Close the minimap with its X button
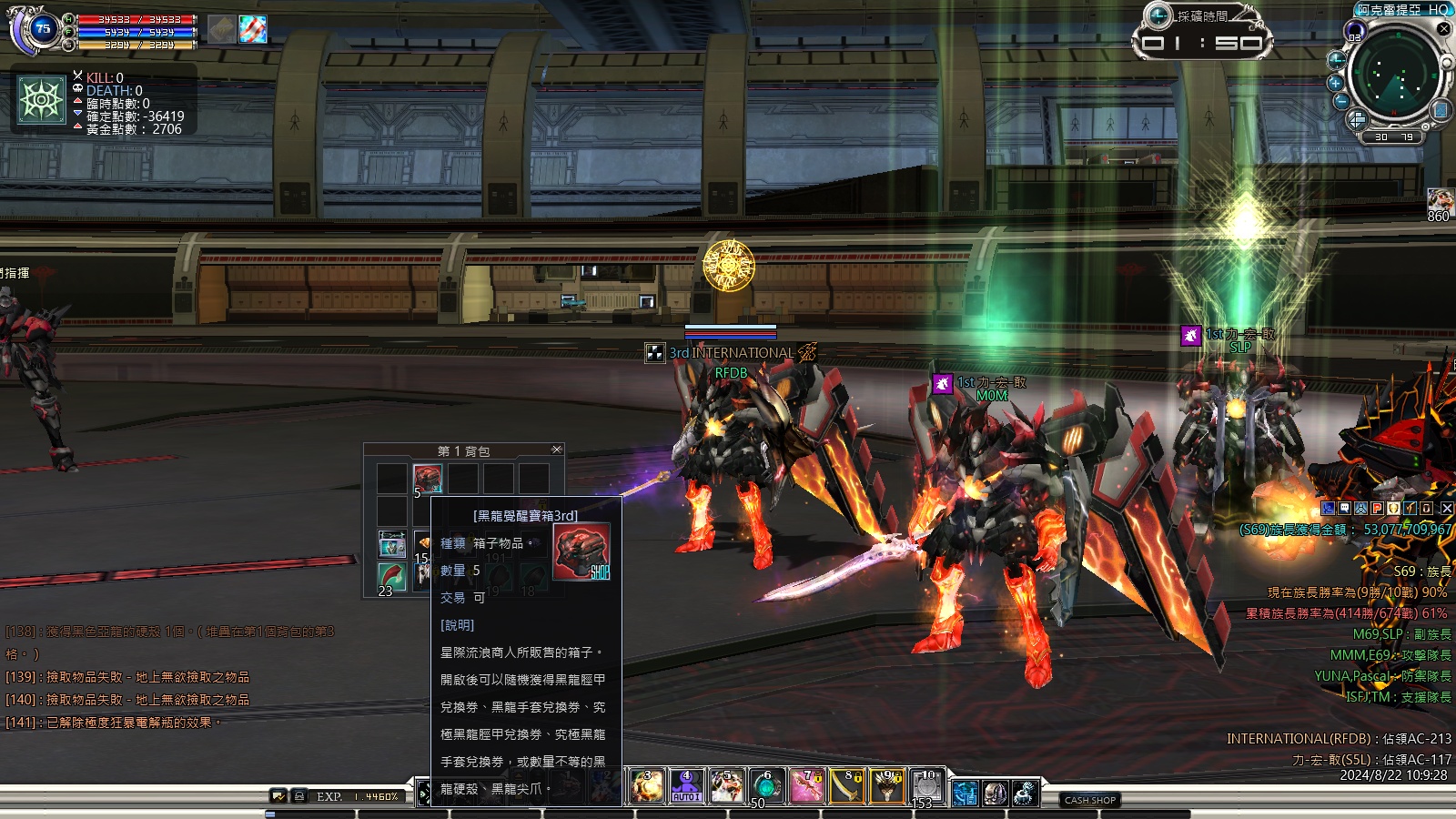The width and height of the screenshot is (1456, 819). (x=1443, y=29)
